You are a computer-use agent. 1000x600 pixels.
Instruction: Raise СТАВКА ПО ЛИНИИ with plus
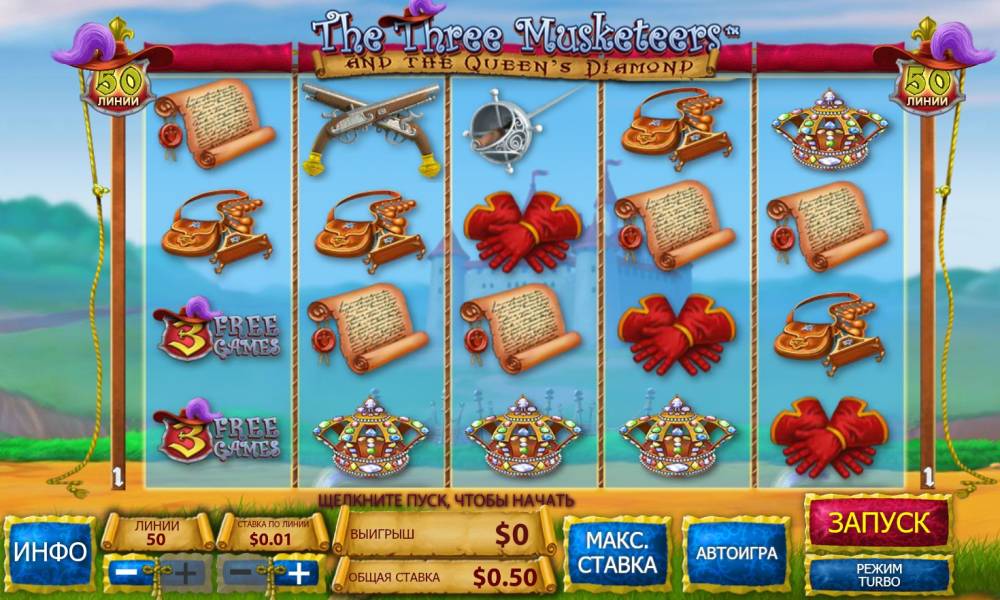tap(301, 573)
